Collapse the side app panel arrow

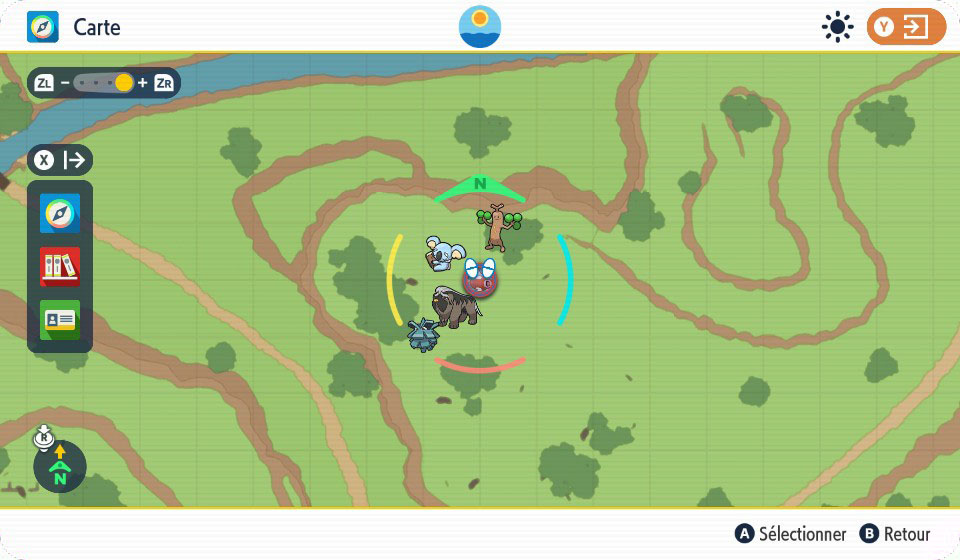(x=60, y=160)
